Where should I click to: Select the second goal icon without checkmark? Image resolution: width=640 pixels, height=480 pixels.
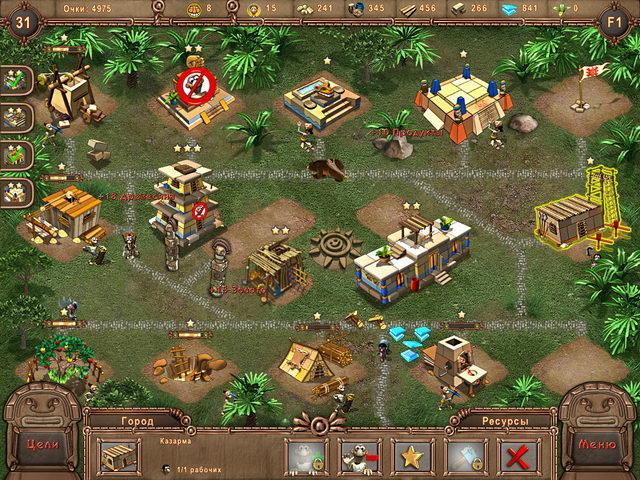click(16, 118)
